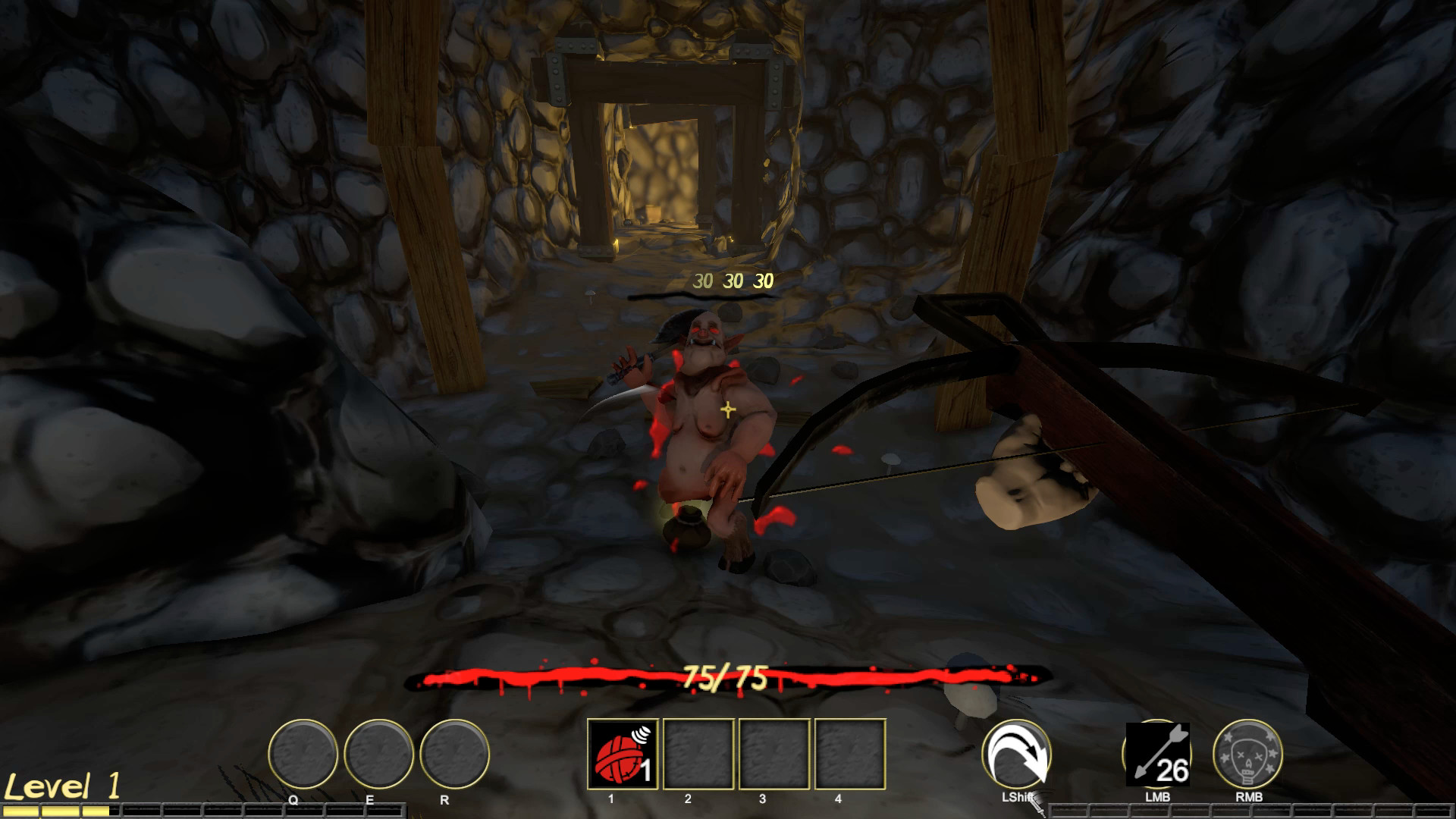Click the 'RMB' keybind label
The height and width of the screenshot is (819, 1456).
pos(1248,797)
